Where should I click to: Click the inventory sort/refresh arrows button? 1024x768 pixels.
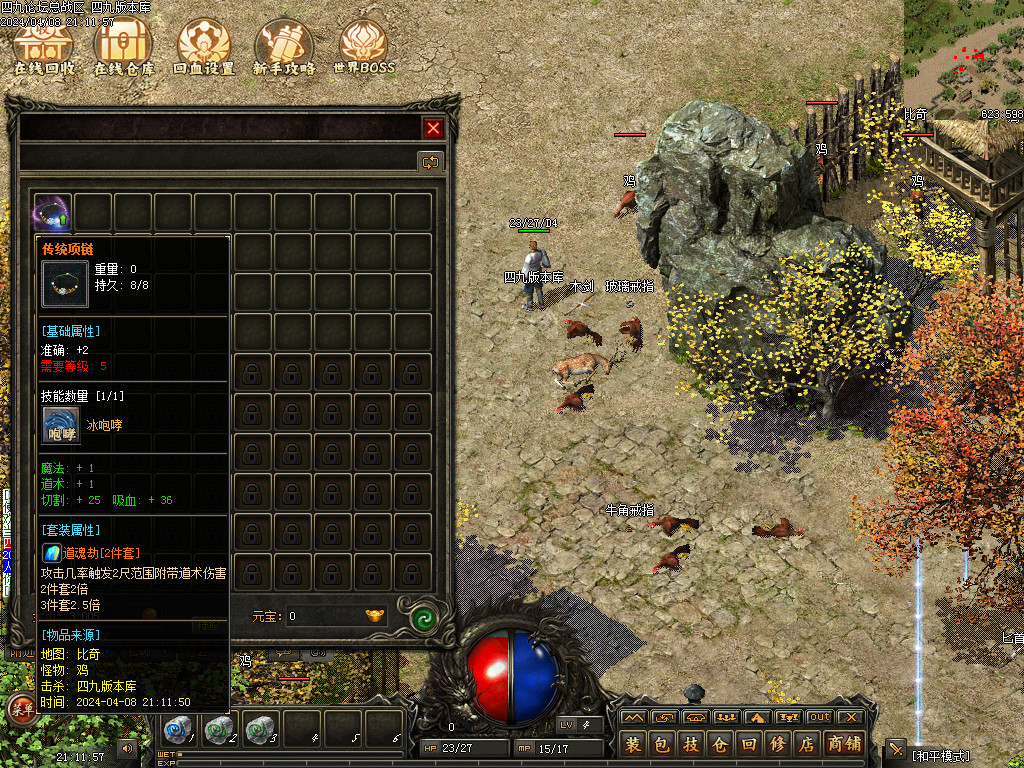(x=430, y=160)
